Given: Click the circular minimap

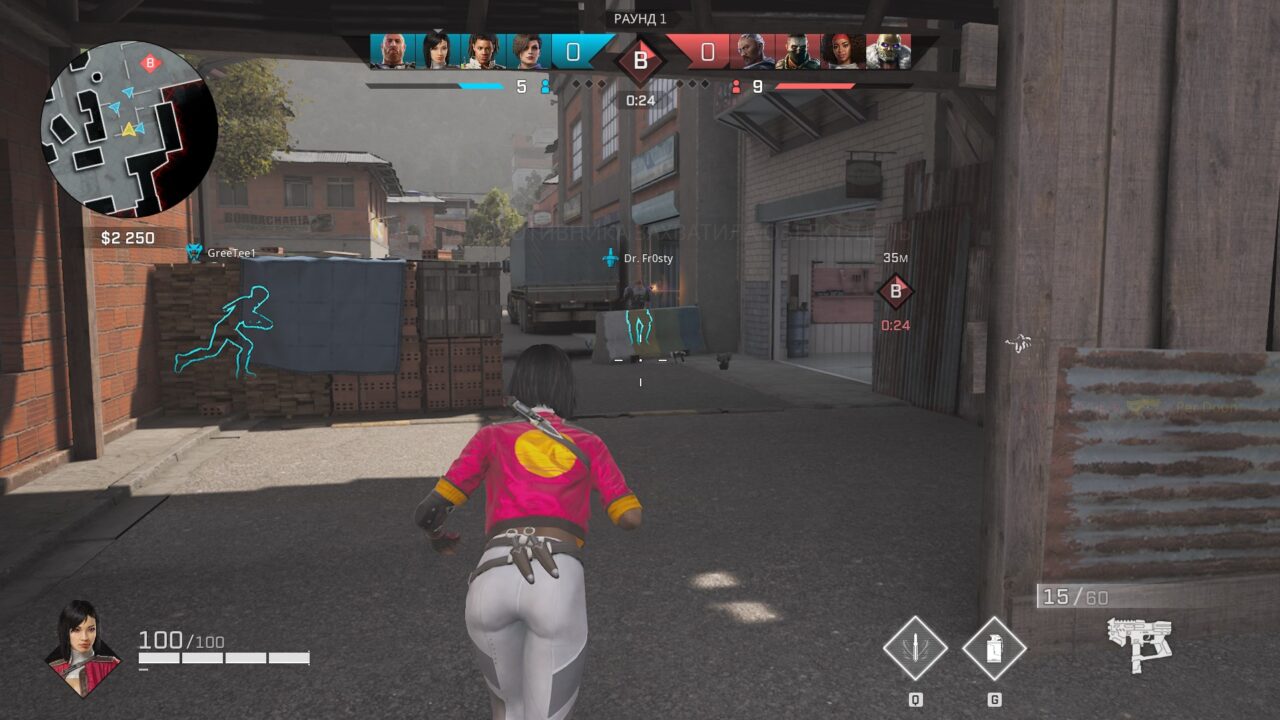Looking at the screenshot, I should (128, 130).
